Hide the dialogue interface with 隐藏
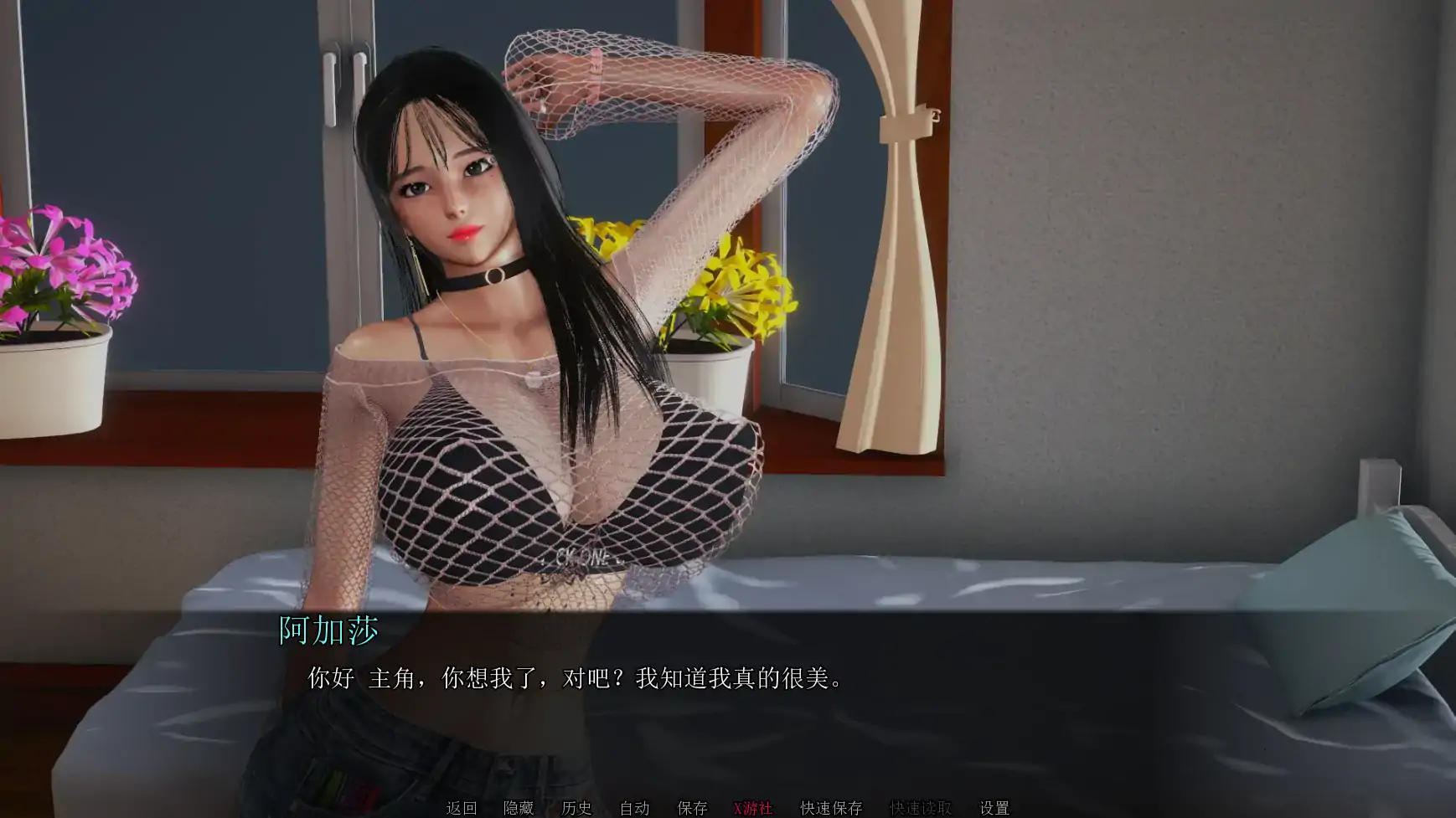 (x=520, y=809)
